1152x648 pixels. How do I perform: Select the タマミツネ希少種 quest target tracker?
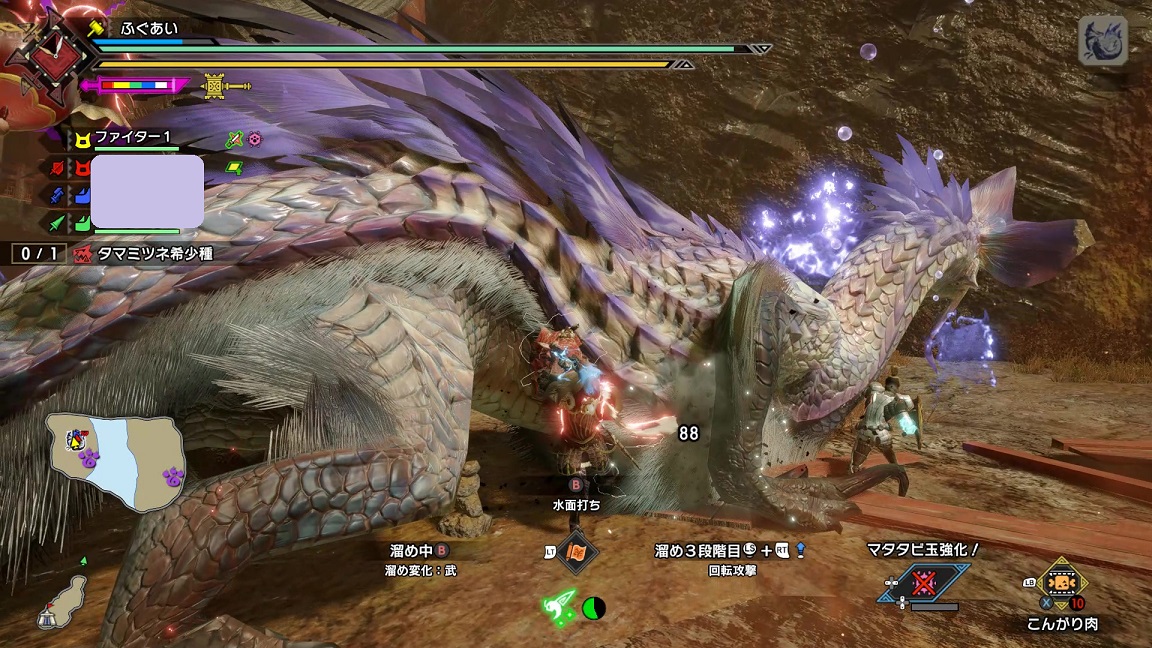[x=154, y=254]
